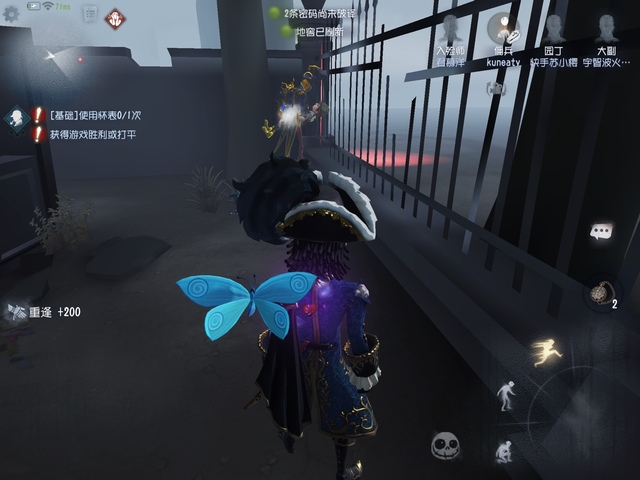The width and height of the screenshot is (640, 480).
Task: Open the quick chat speech bubble
Action: (x=601, y=232)
